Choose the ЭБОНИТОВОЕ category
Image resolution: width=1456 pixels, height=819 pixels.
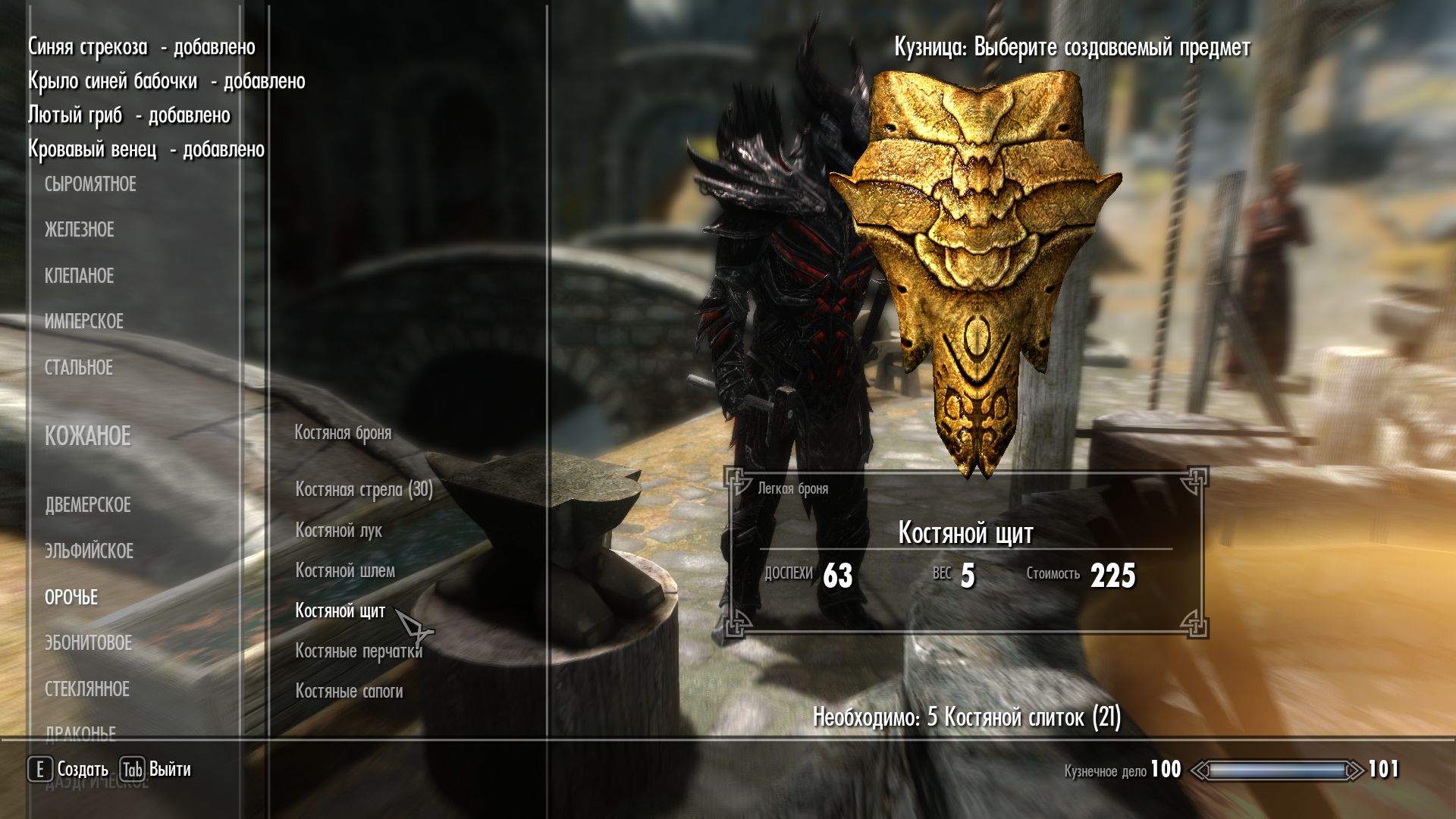tap(88, 643)
